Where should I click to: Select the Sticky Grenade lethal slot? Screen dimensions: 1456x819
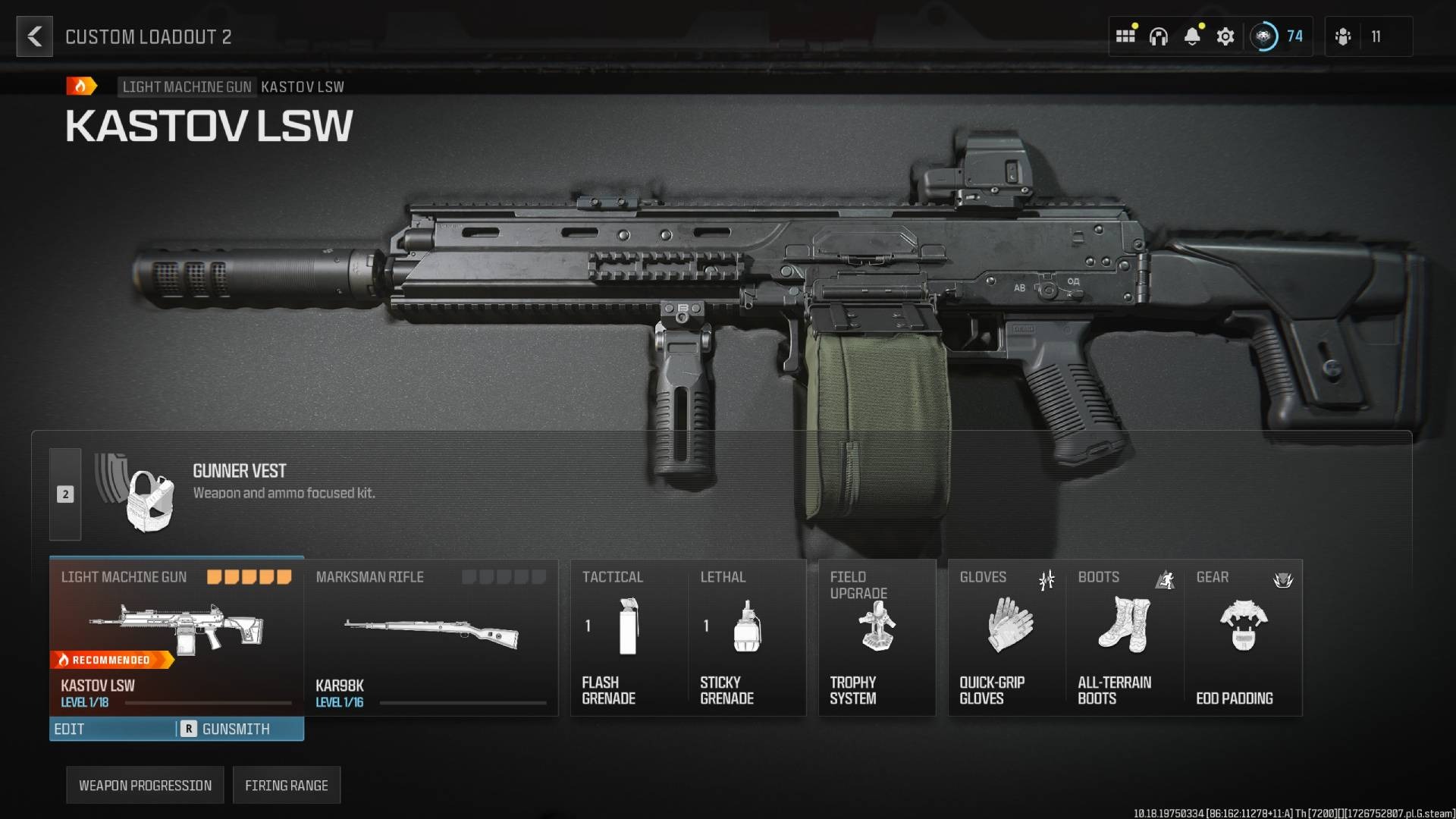[747, 637]
